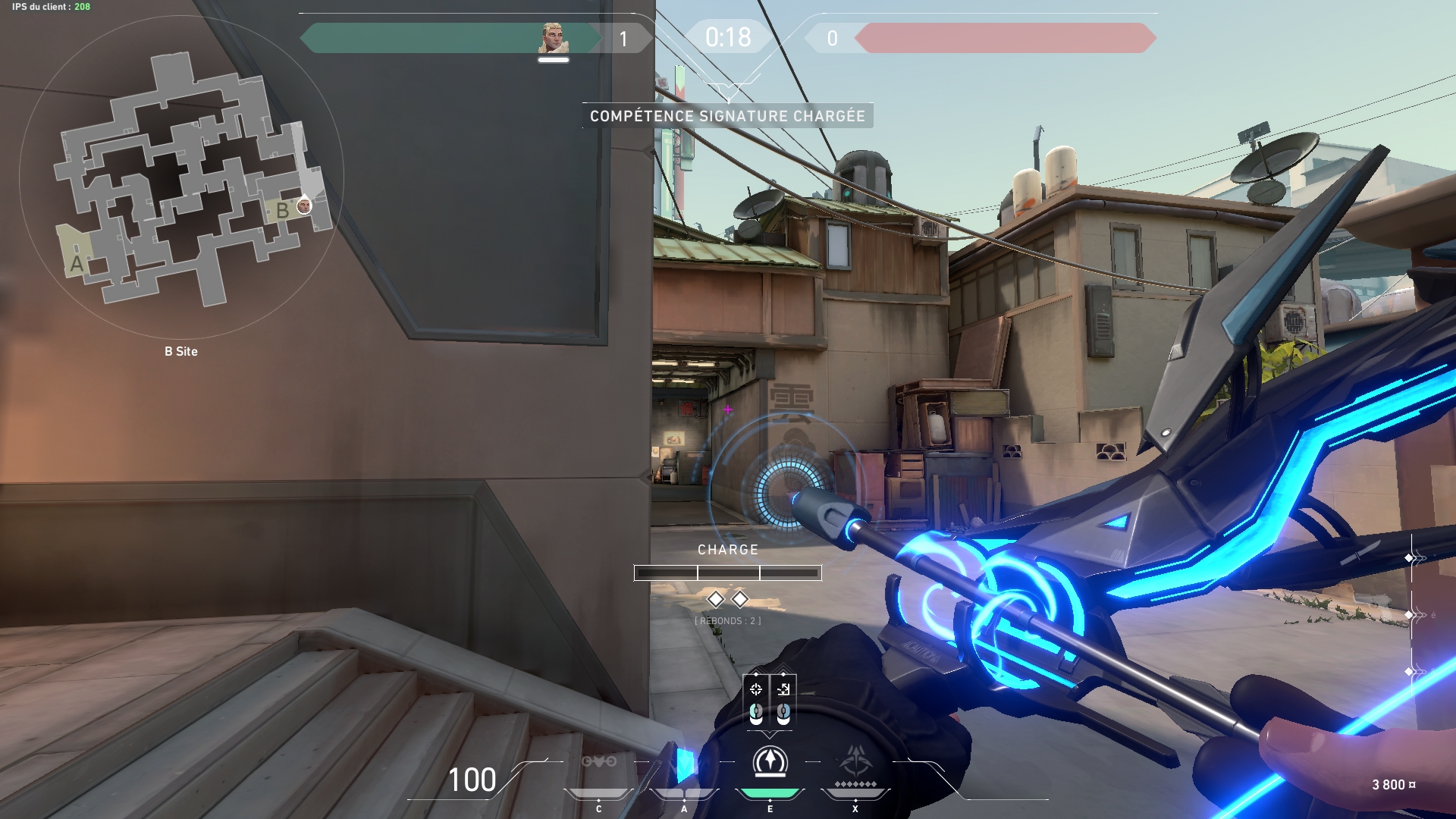Activate the Hunter's Fury ultimate icon
The height and width of the screenshot is (819, 1456).
855,761
